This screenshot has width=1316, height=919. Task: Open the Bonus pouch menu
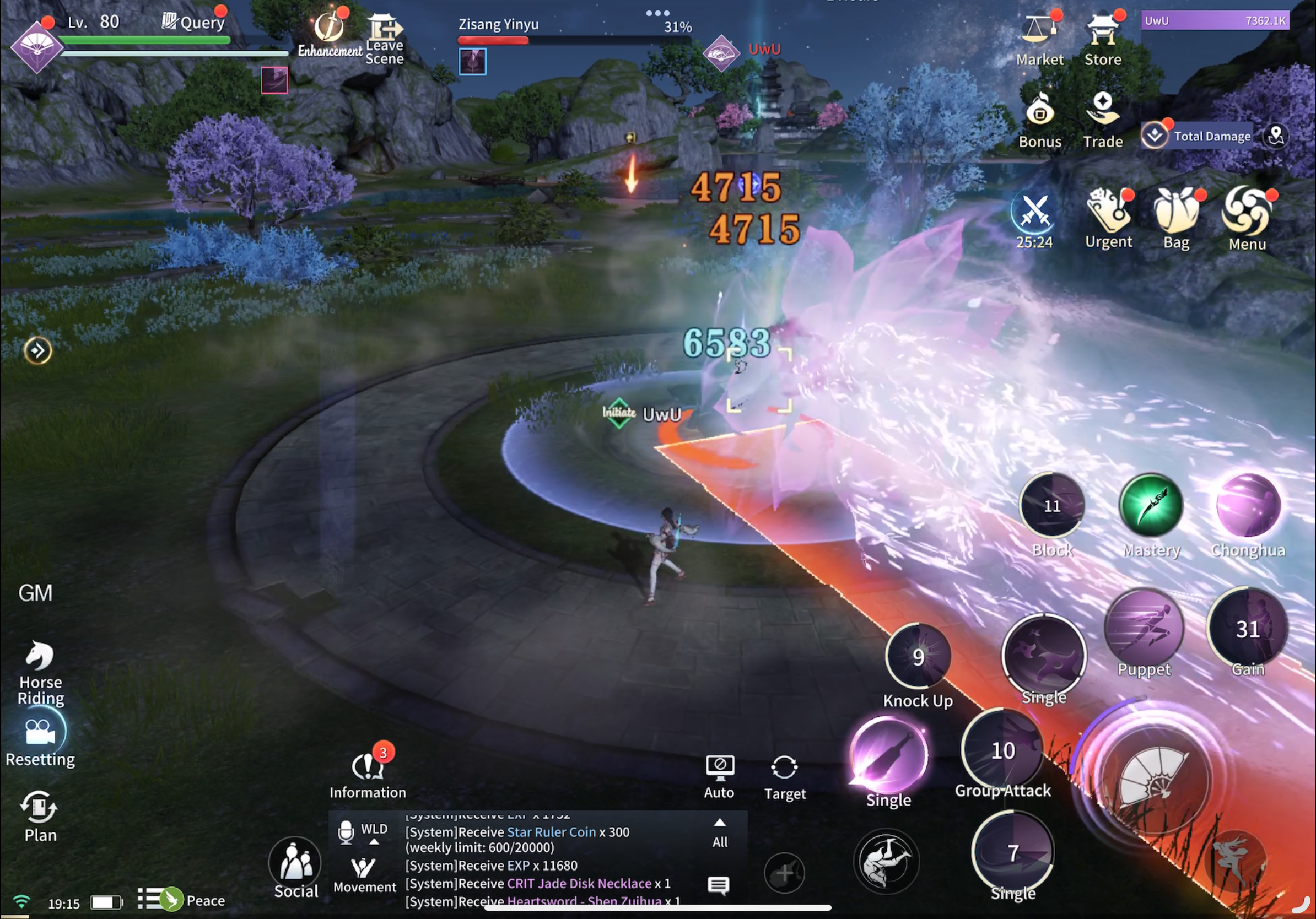click(x=1039, y=112)
